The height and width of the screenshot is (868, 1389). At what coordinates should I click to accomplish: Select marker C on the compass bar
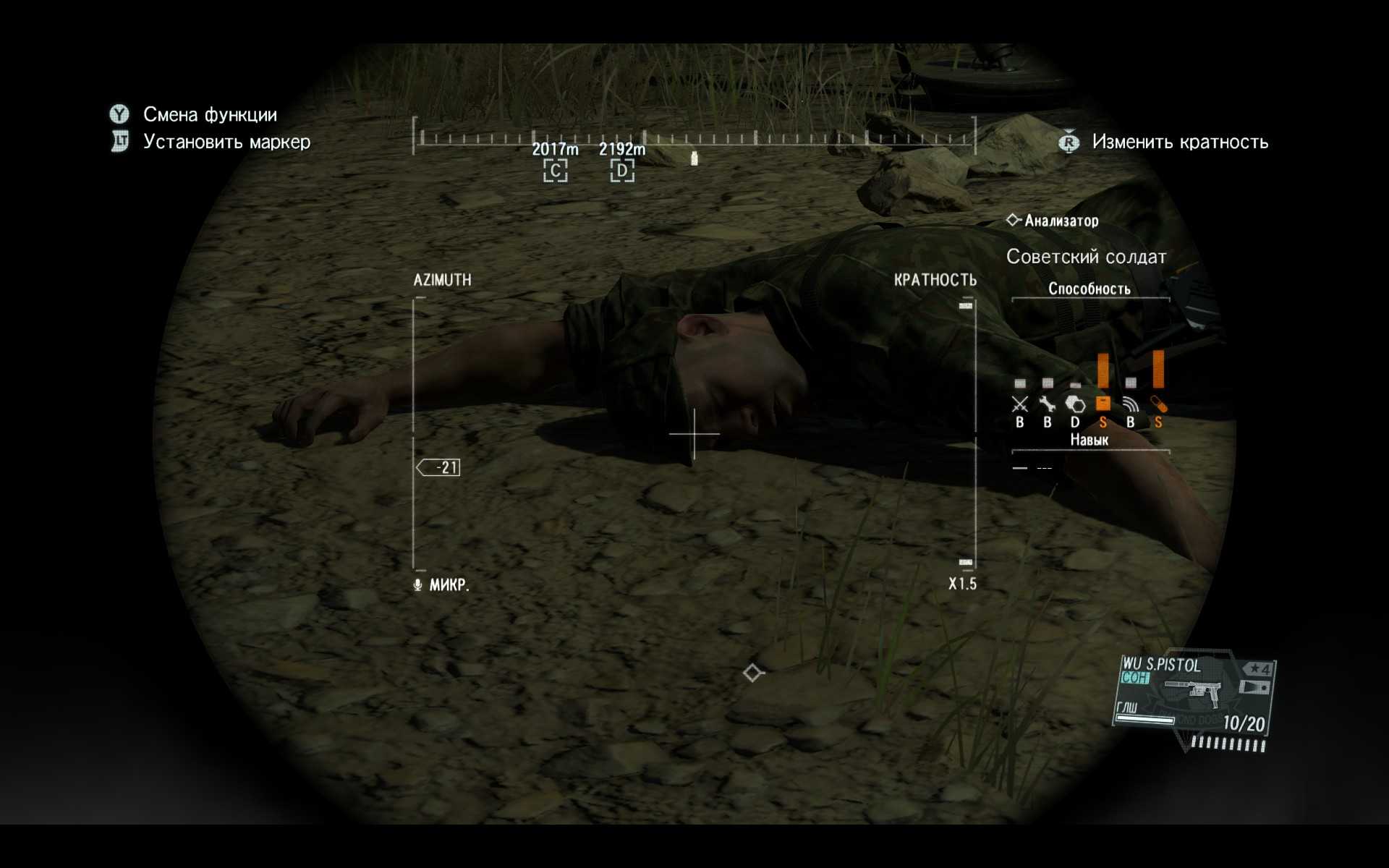(555, 171)
